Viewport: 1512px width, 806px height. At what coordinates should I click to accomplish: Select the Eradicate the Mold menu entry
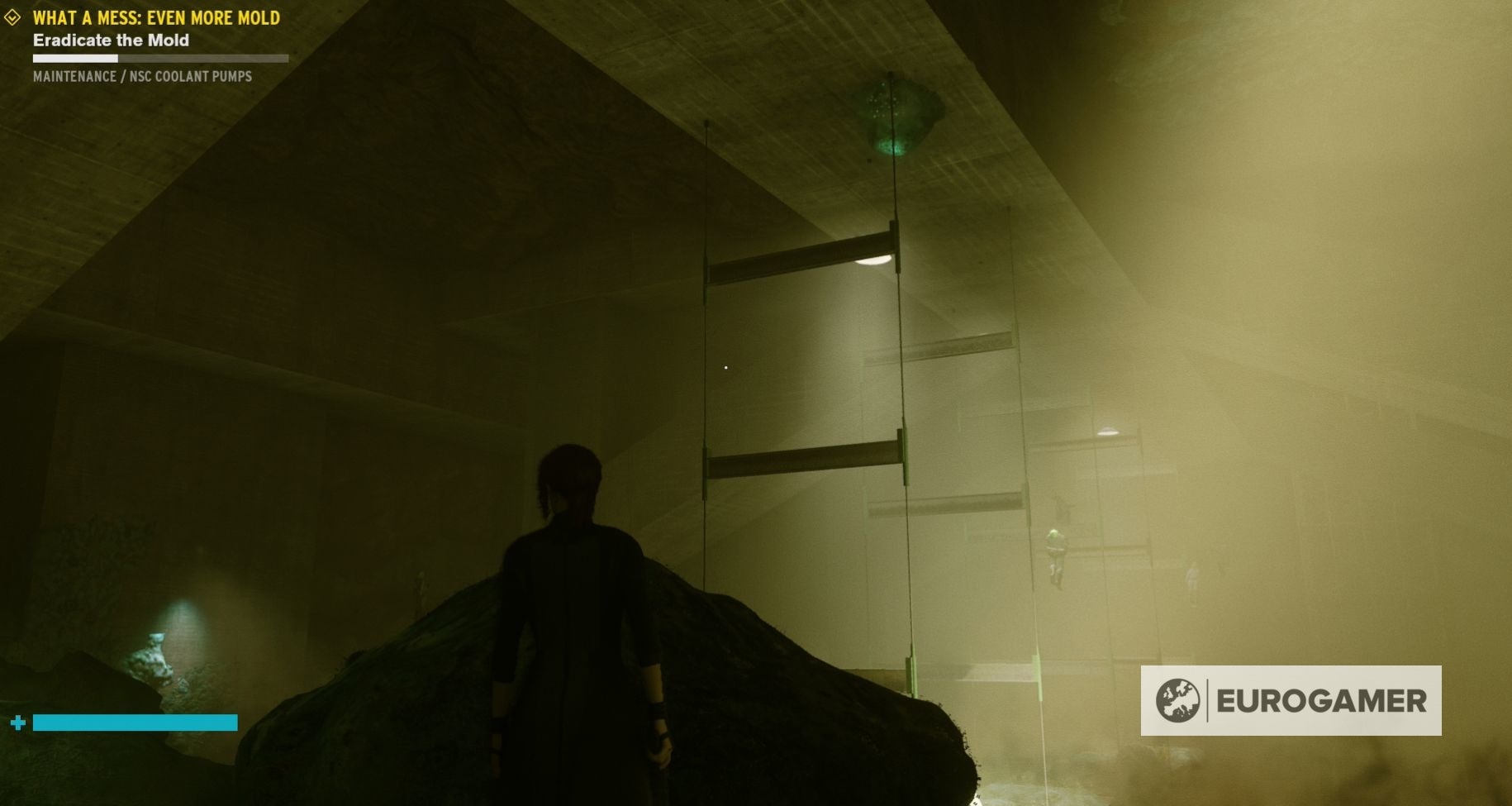(x=111, y=39)
